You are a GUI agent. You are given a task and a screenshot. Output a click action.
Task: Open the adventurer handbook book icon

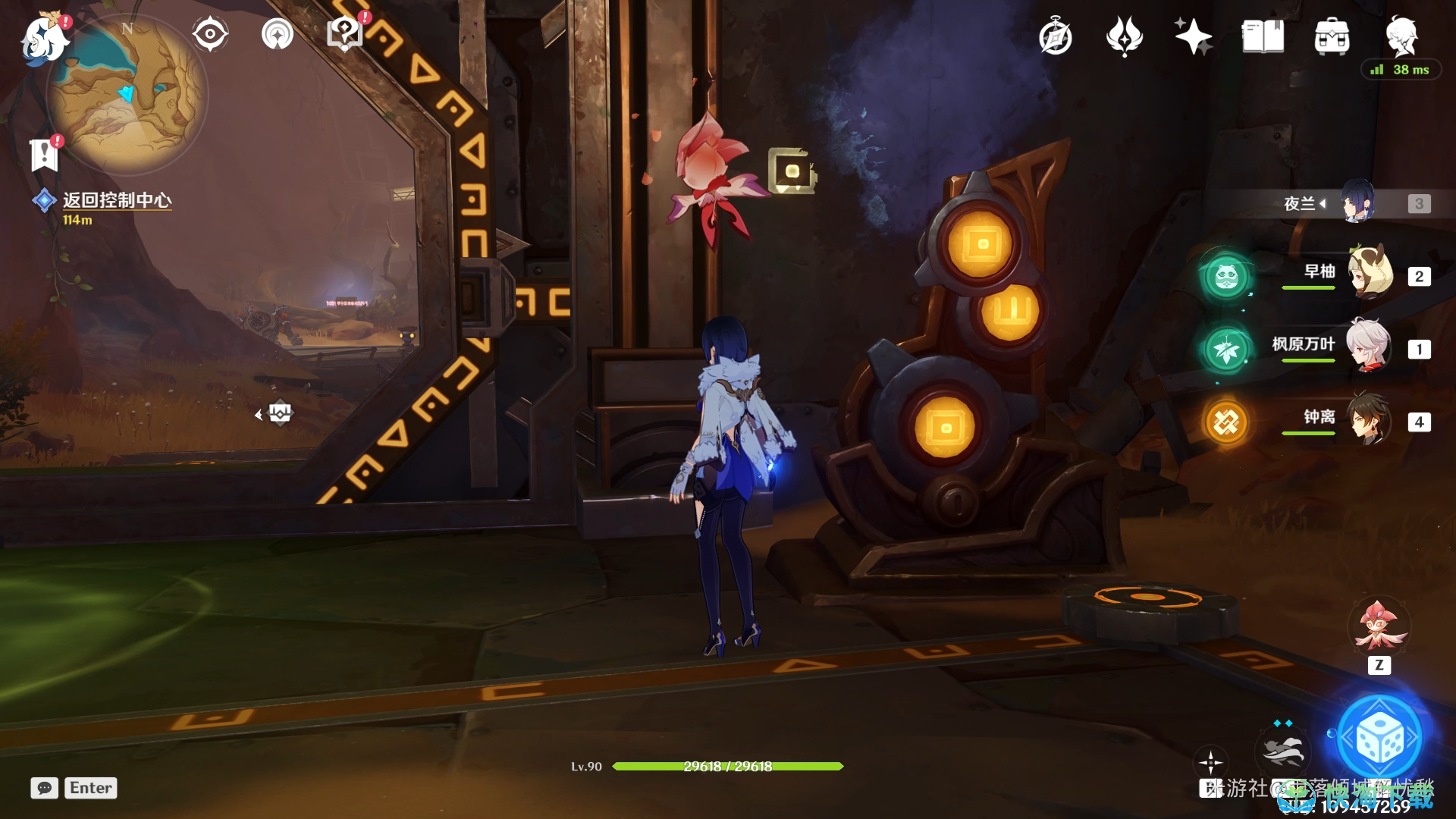(x=1263, y=36)
